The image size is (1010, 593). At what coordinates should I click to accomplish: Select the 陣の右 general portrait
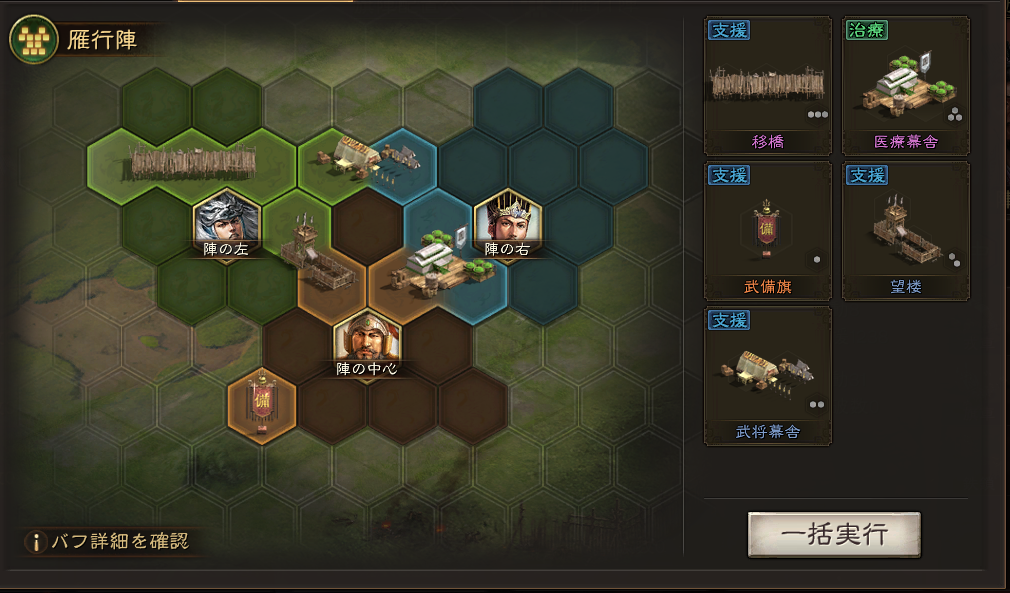[x=507, y=219]
